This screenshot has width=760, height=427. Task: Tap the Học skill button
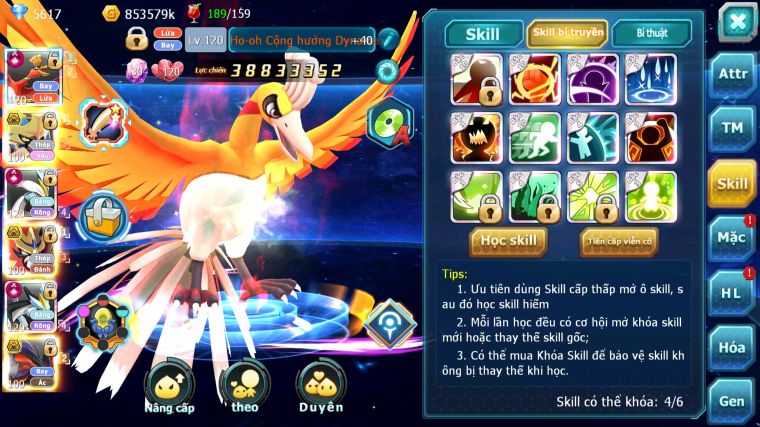(x=509, y=240)
